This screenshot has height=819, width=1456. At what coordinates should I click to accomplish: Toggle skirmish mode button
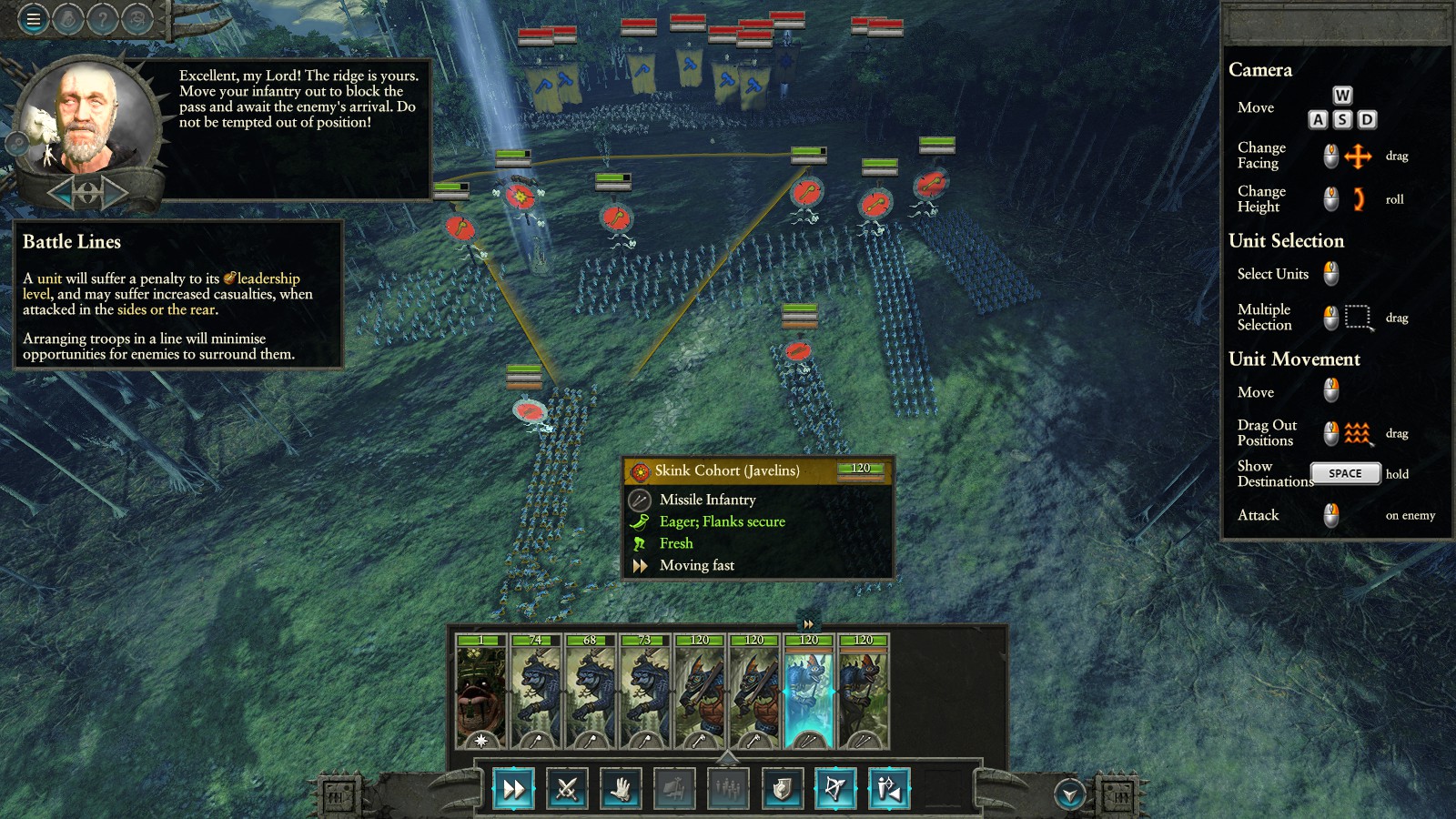(x=889, y=789)
